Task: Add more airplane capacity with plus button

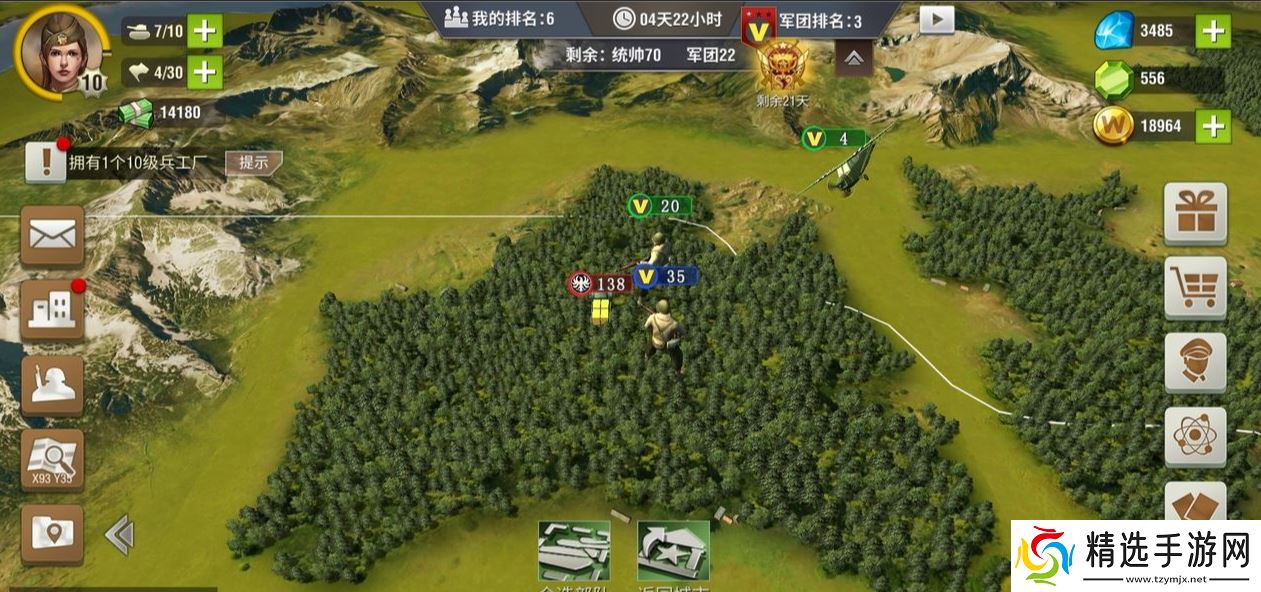Action: pyautogui.click(x=204, y=71)
